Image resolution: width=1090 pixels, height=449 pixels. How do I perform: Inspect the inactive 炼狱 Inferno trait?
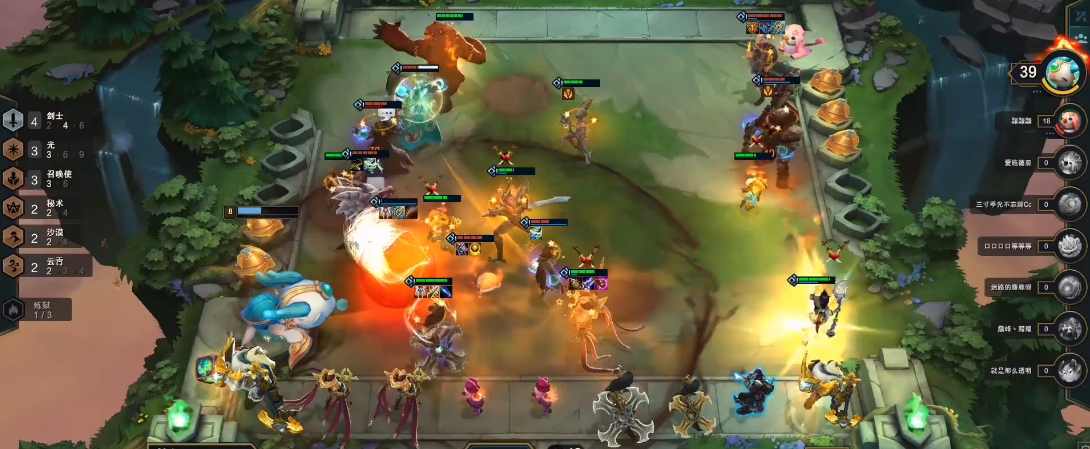pos(36,310)
